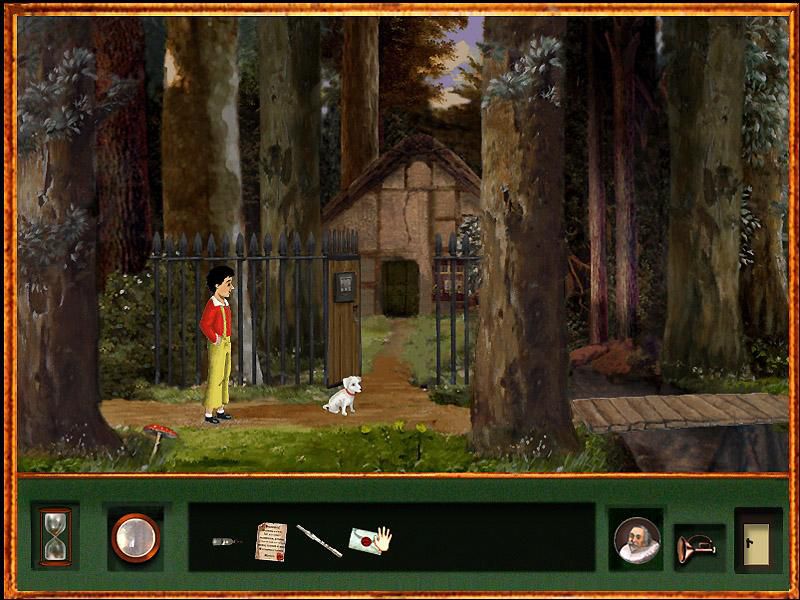800x600 pixels.
Task: Select the flute in the inventory
Action: [x=318, y=540]
